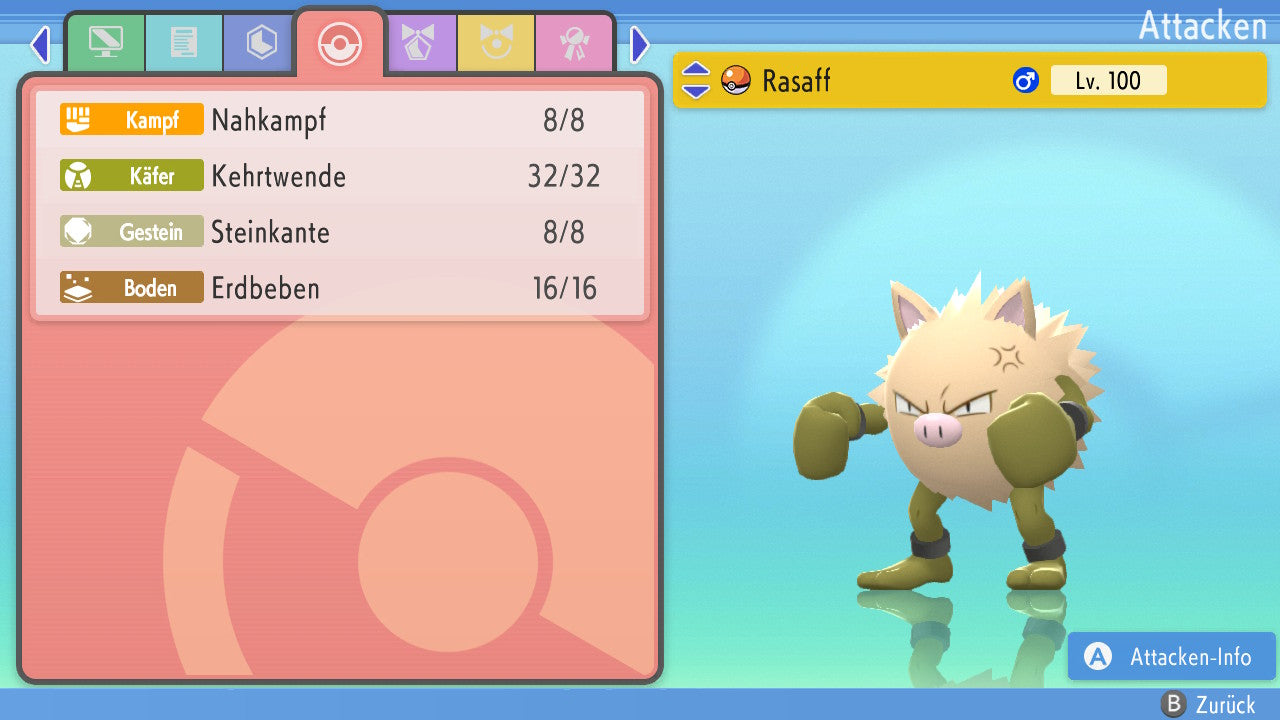Choose the Kehrtwende bug move
1280x720 pixels.
[x=340, y=177]
